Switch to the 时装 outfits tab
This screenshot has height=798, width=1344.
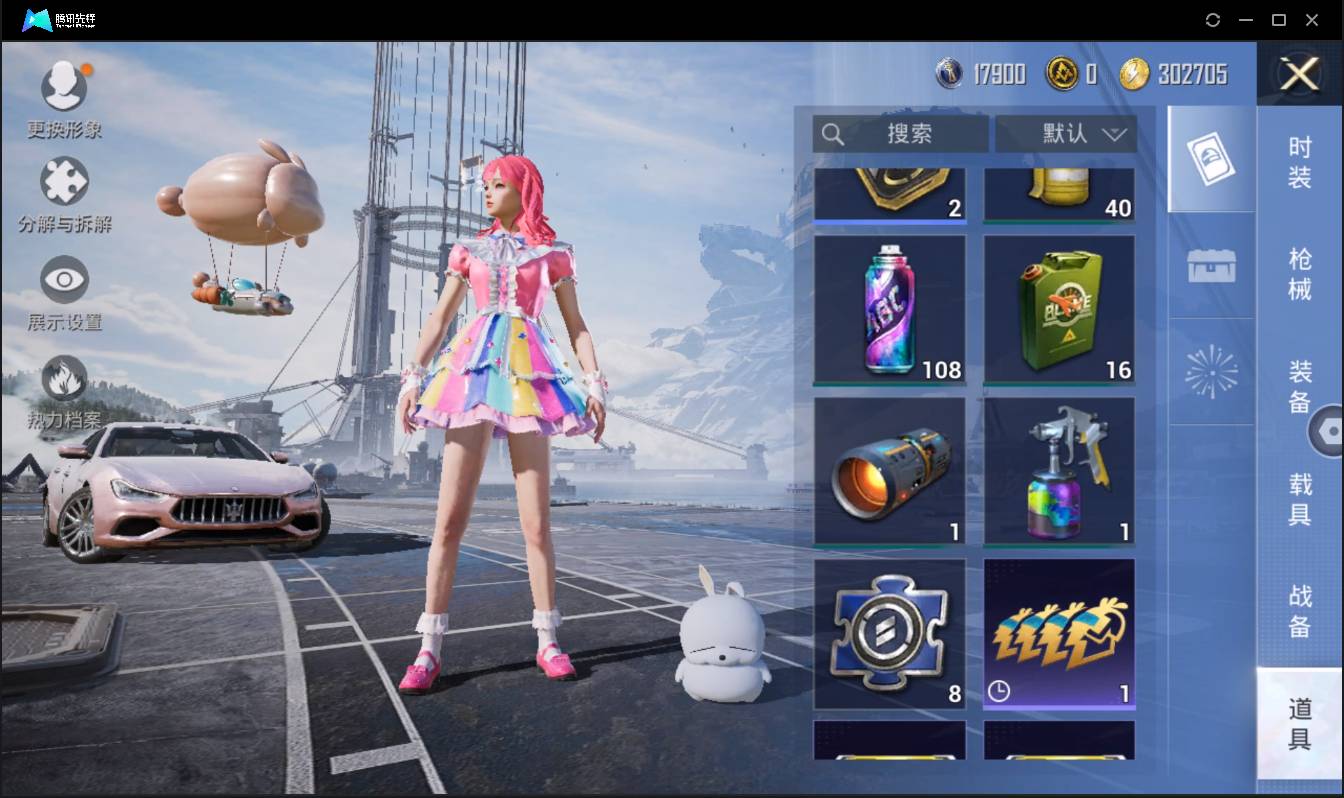[x=1299, y=162]
